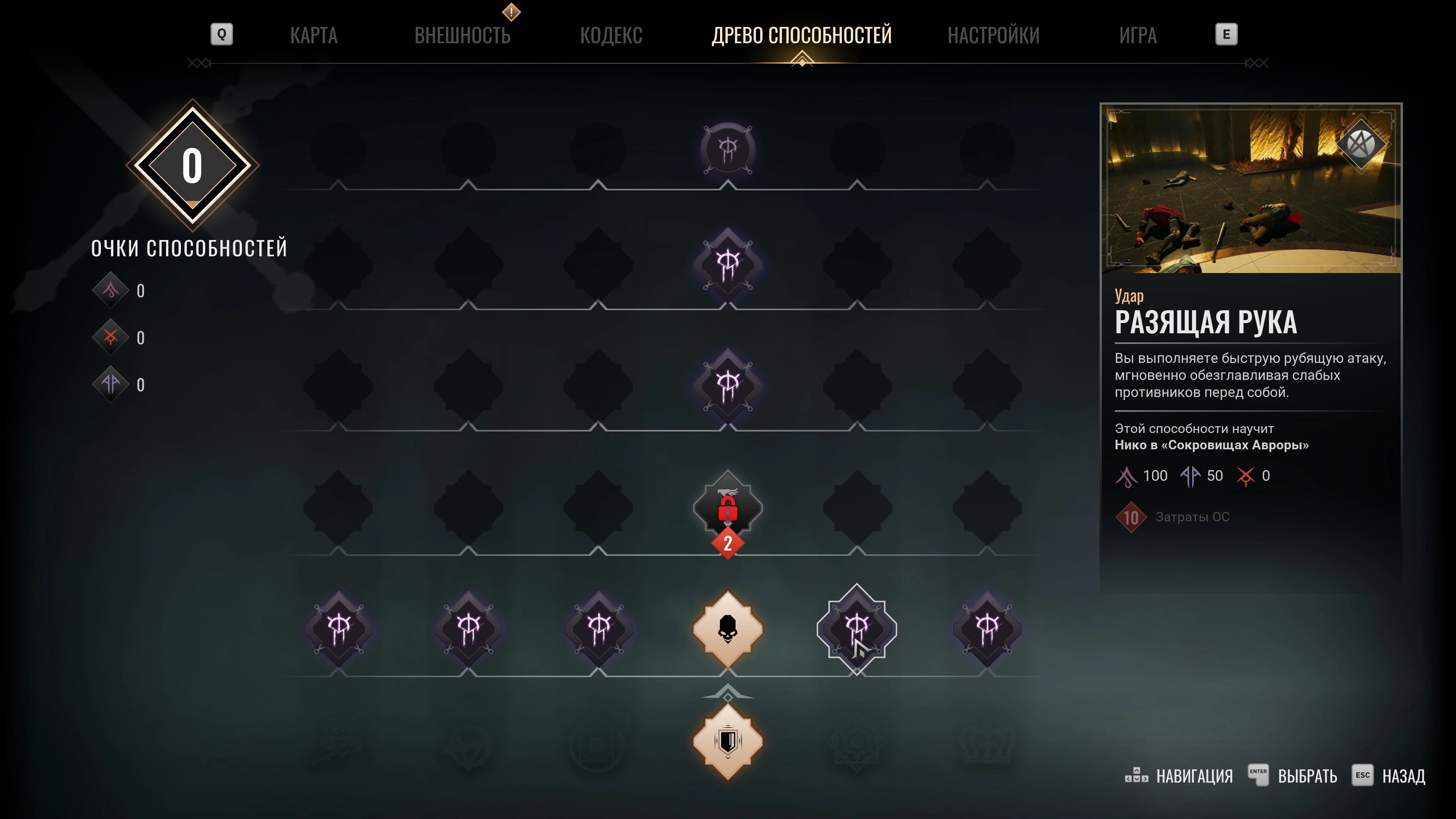Choose the shield emblem ability node
This screenshot has width=1456, height=819.
[x=728, y=741]
